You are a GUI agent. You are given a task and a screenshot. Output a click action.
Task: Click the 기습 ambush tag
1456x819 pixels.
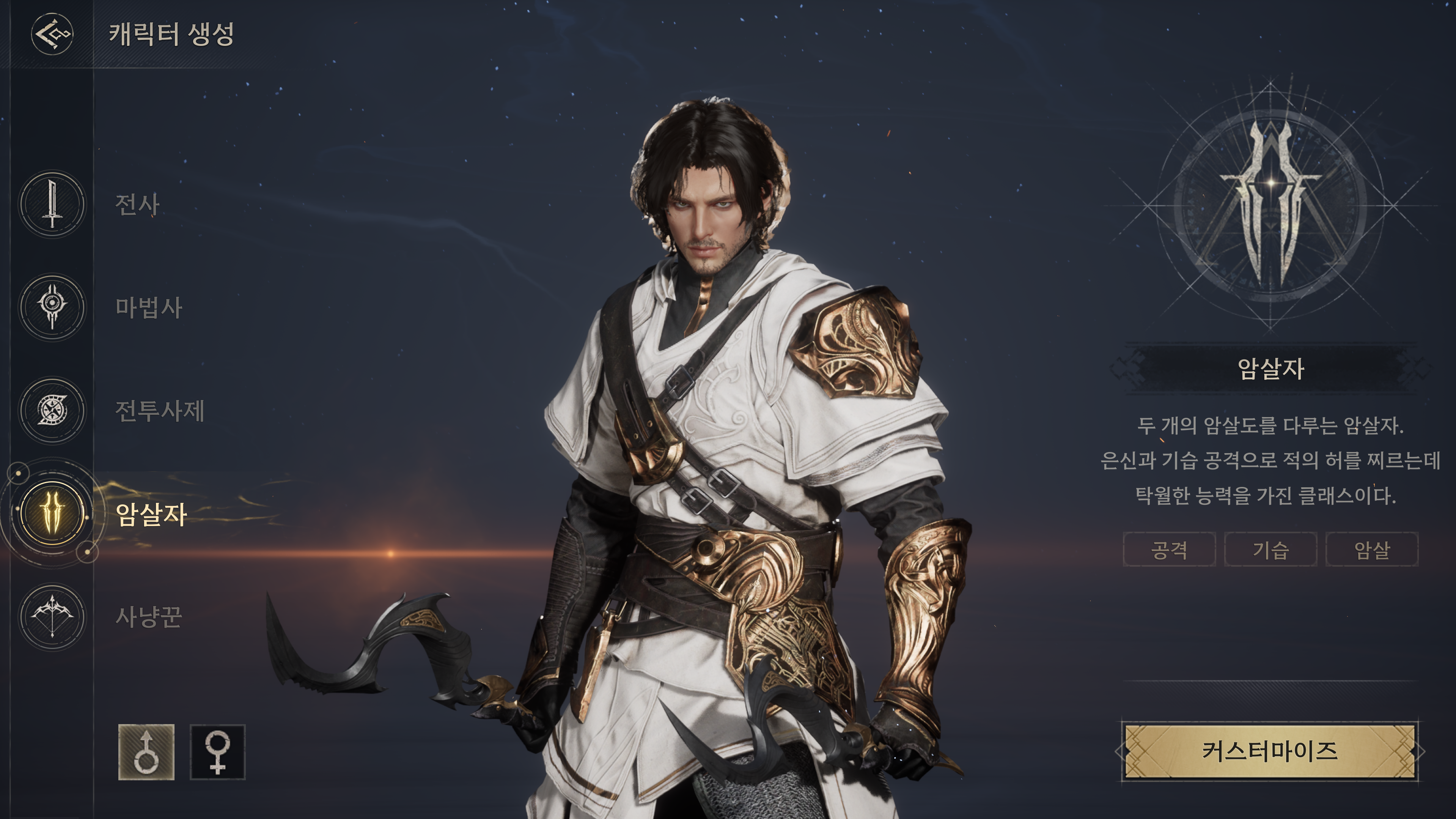click(x=1270, y=549)
